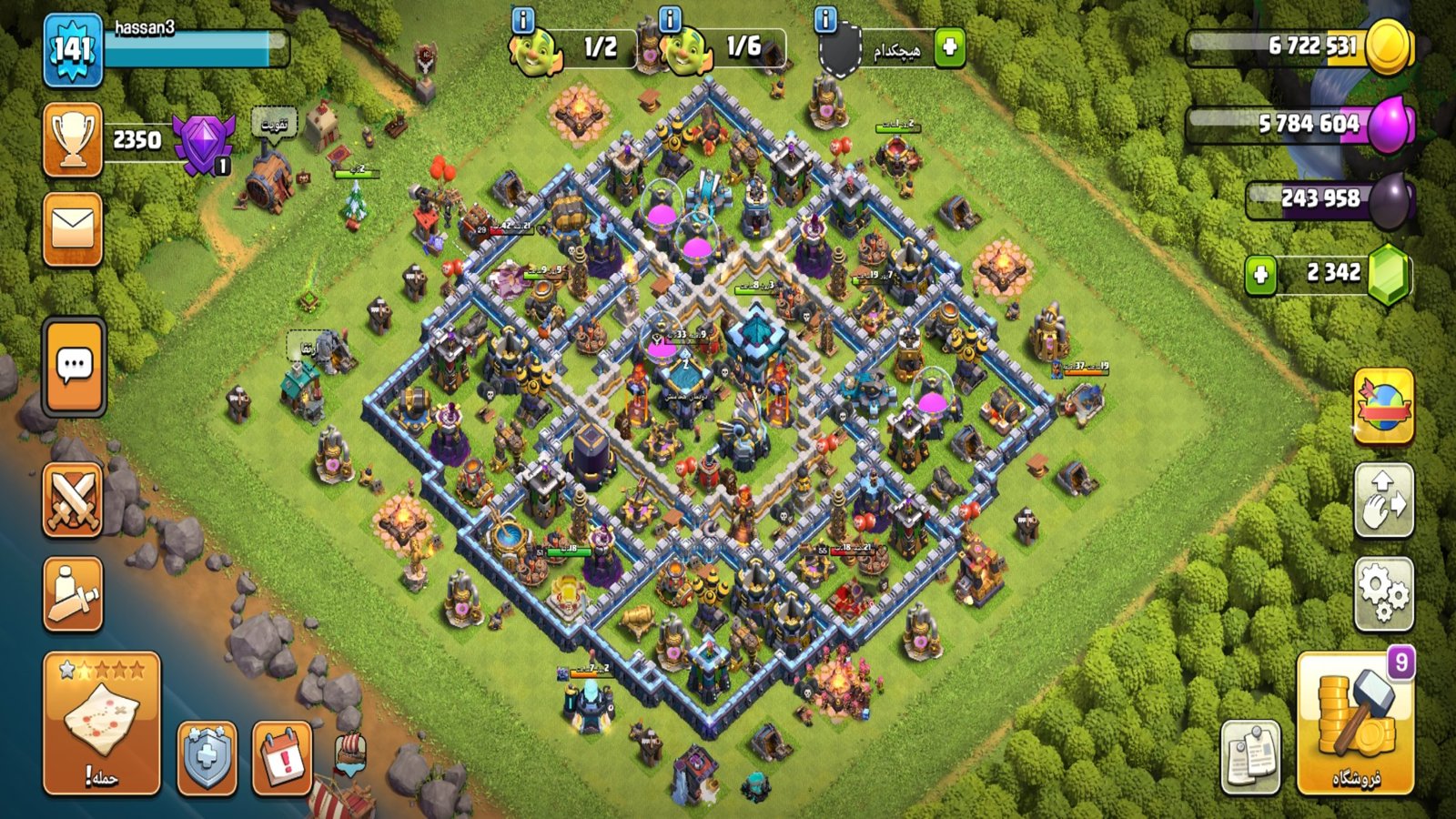The image size is (1456, 819).
Task: Open the mail inbox envelope
Action: (x=73, y=228)
